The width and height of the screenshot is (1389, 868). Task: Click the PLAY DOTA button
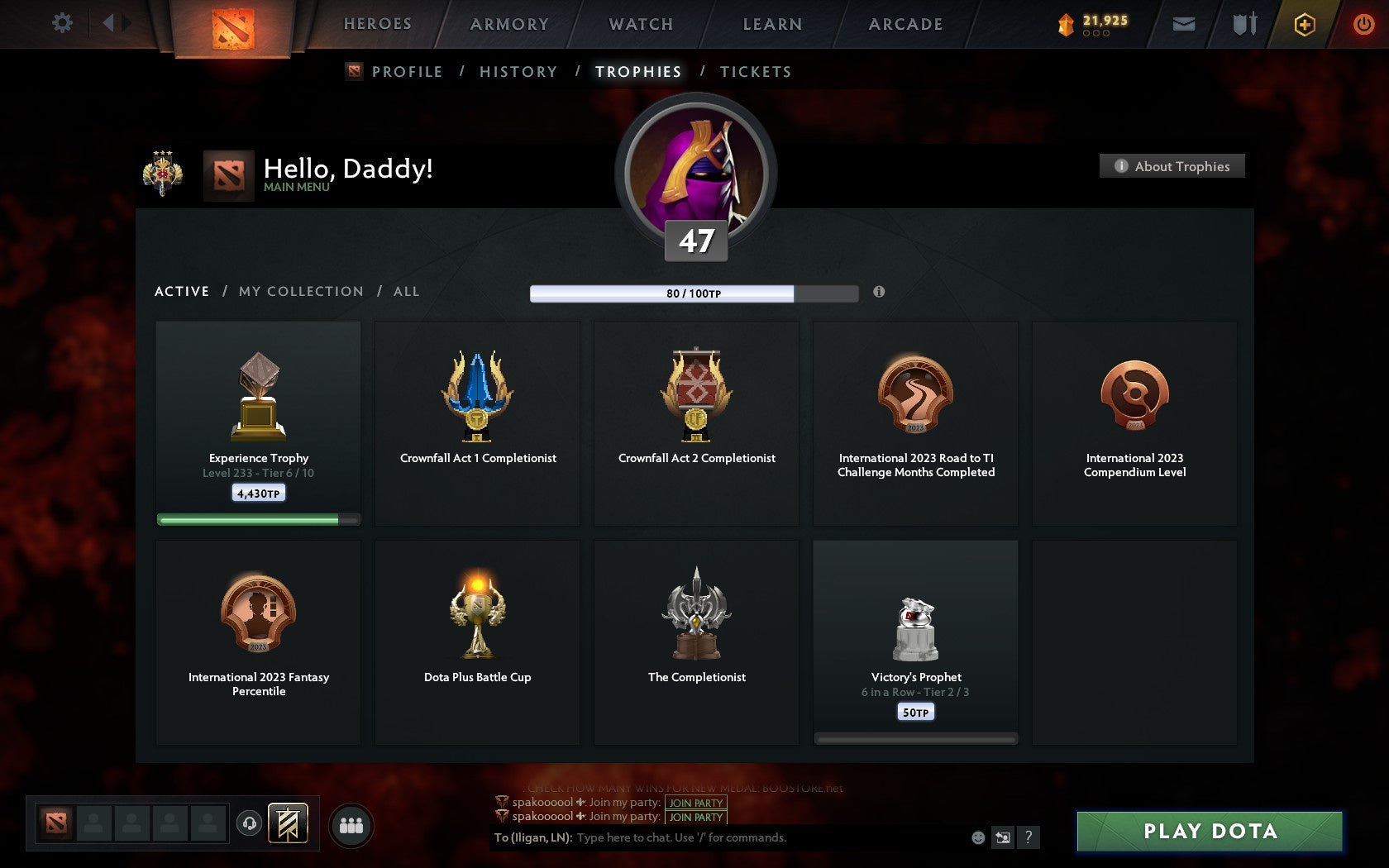point(1209,832)
